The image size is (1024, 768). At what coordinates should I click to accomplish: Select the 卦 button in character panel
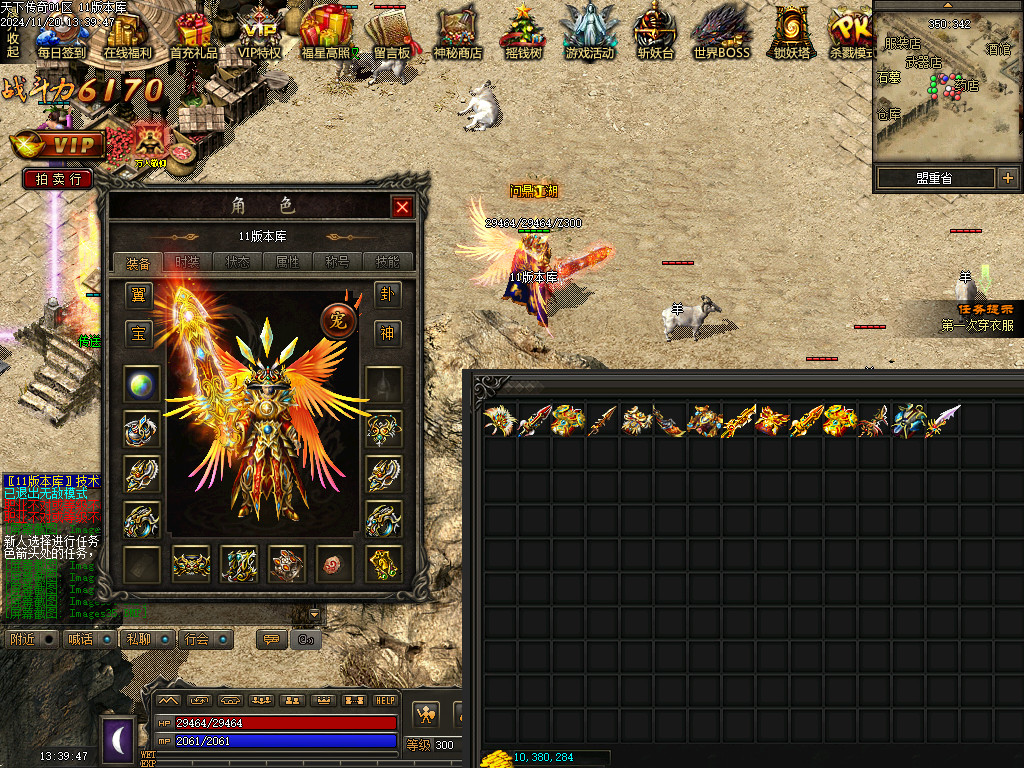point(387,295)
